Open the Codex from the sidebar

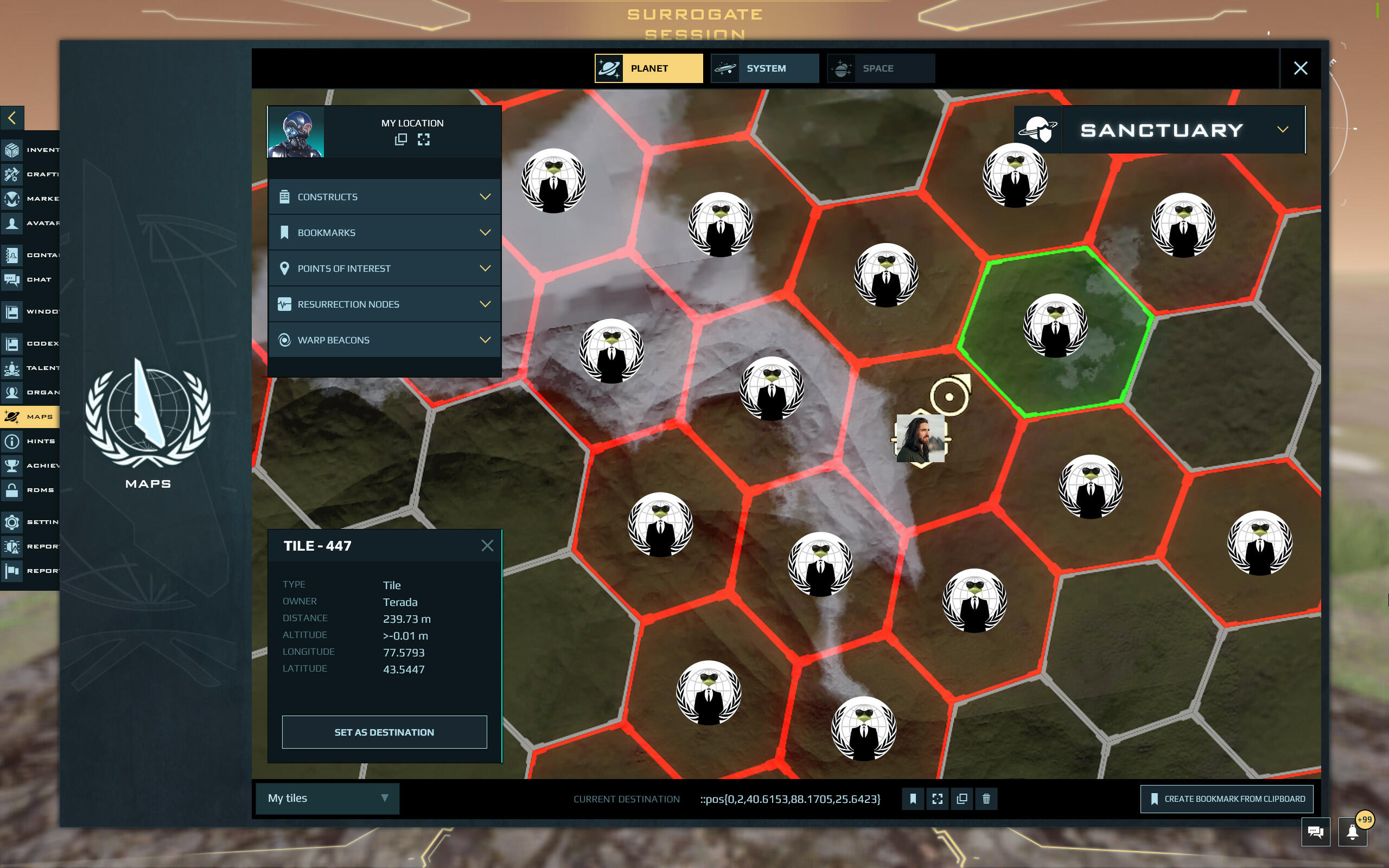[31, 343]
